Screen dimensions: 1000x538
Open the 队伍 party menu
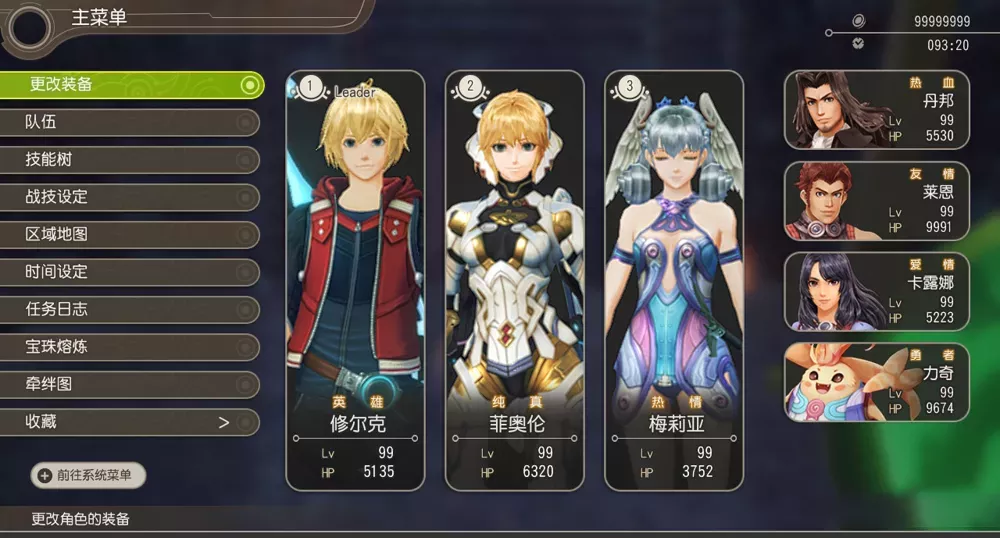130,122
